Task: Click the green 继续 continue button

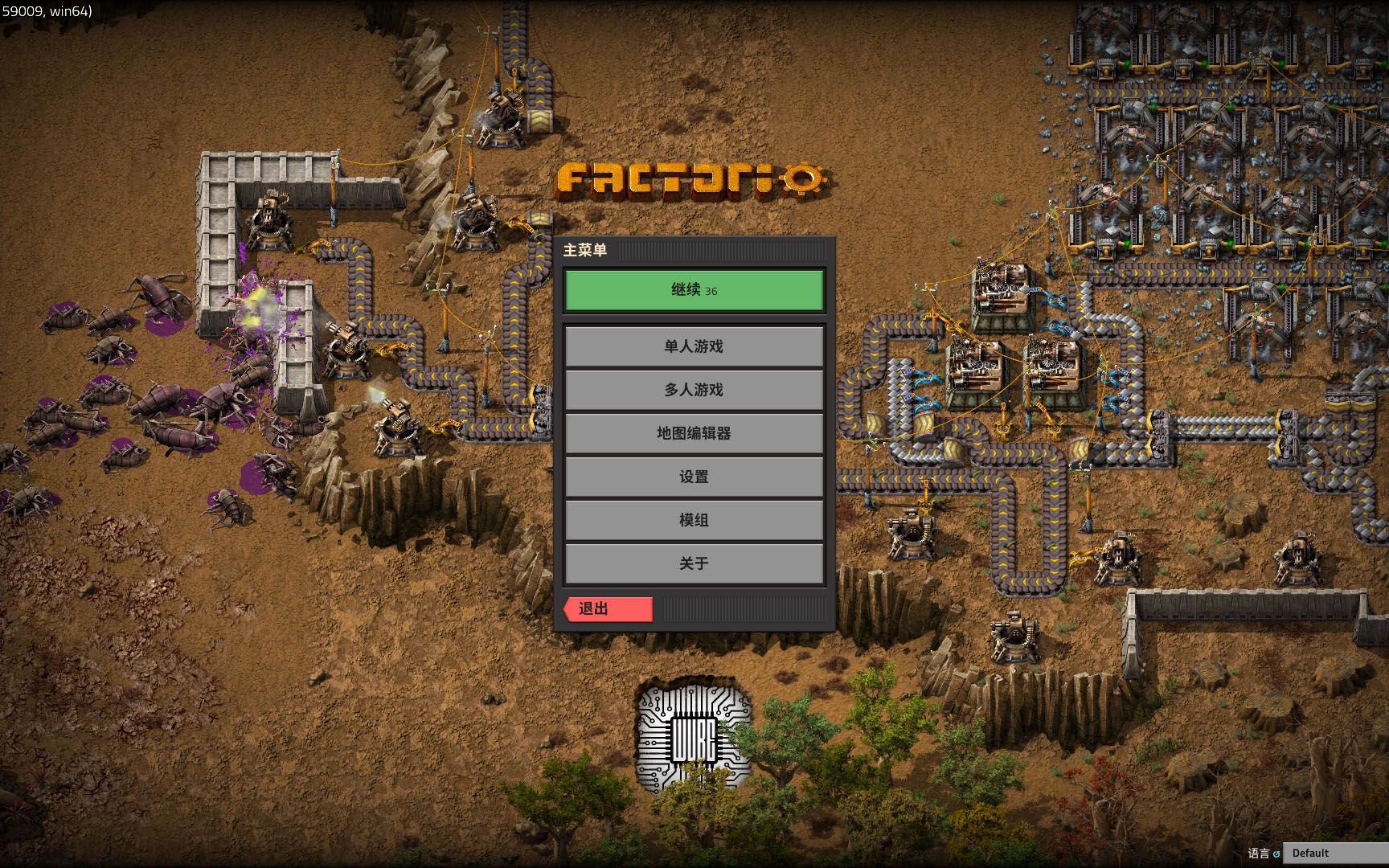Action: [694, 290]
